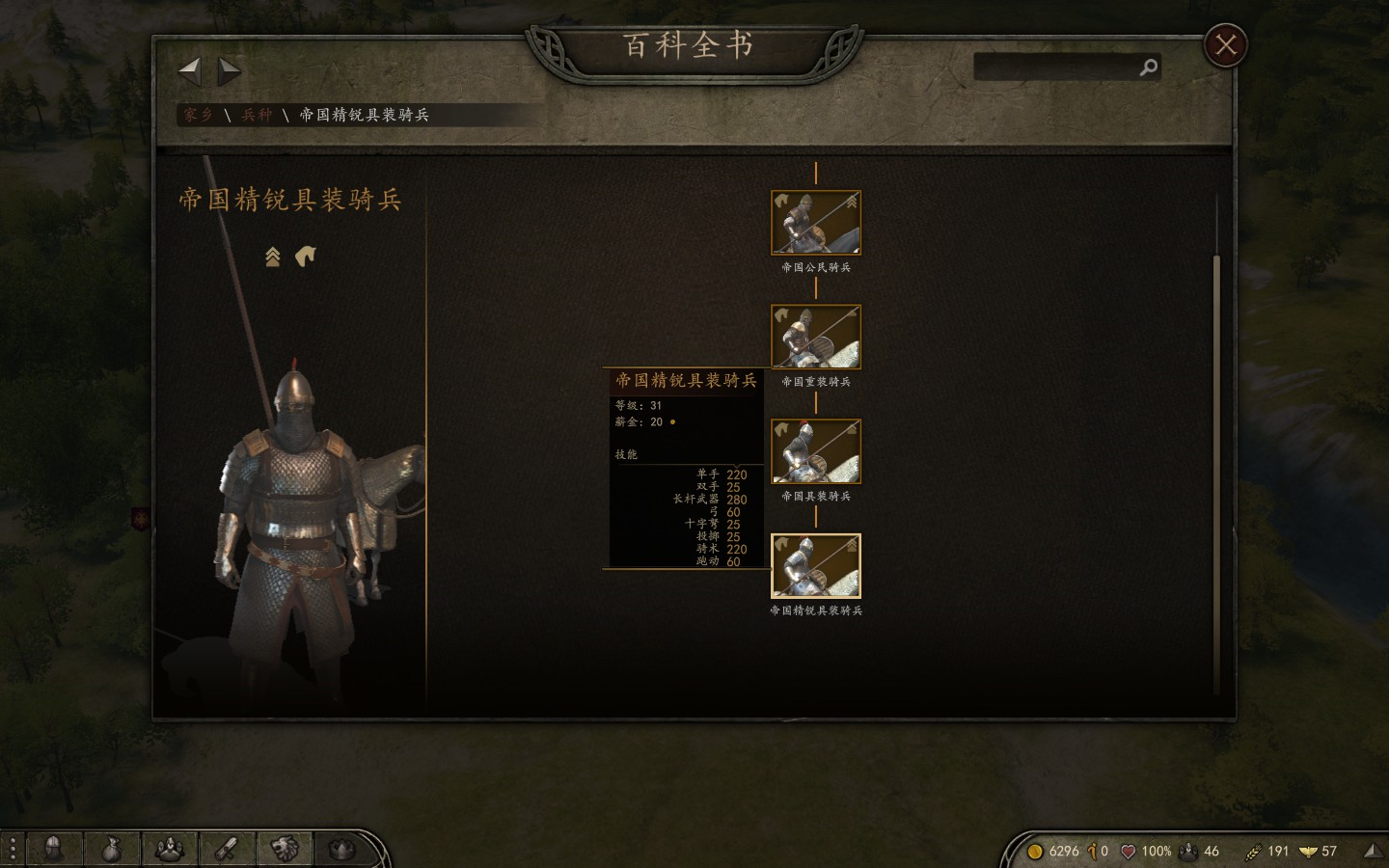
Task: Open inventory with the bag icon
Action: click(113, 850)
